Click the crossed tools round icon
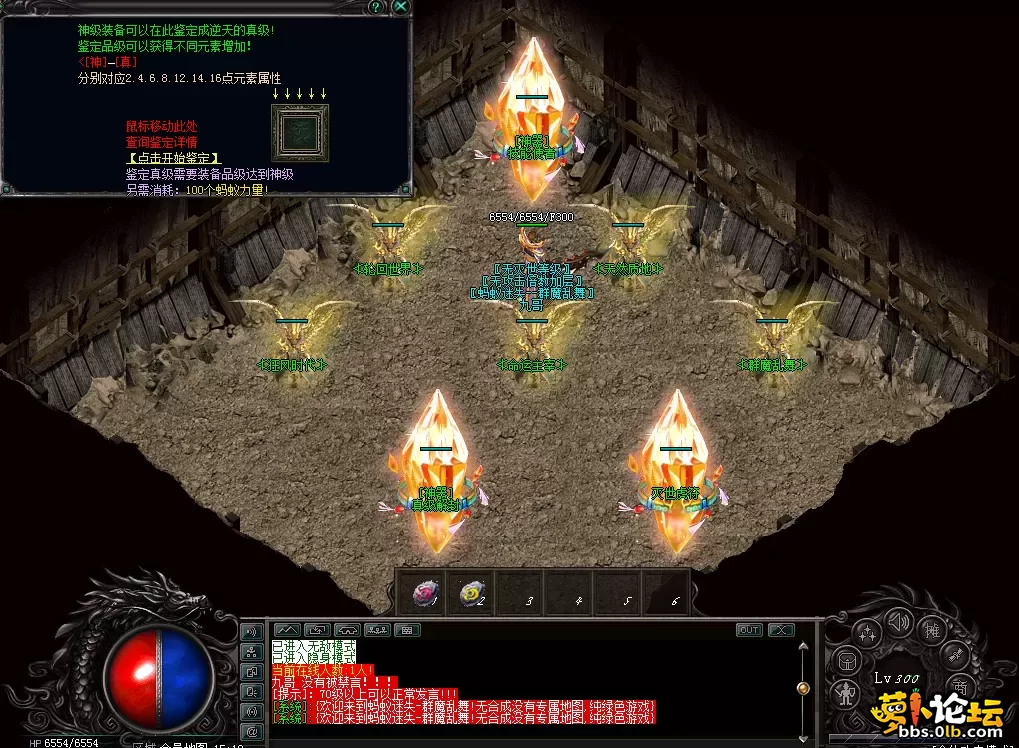Screen dimensions: 1019x748 pos(956,654)
